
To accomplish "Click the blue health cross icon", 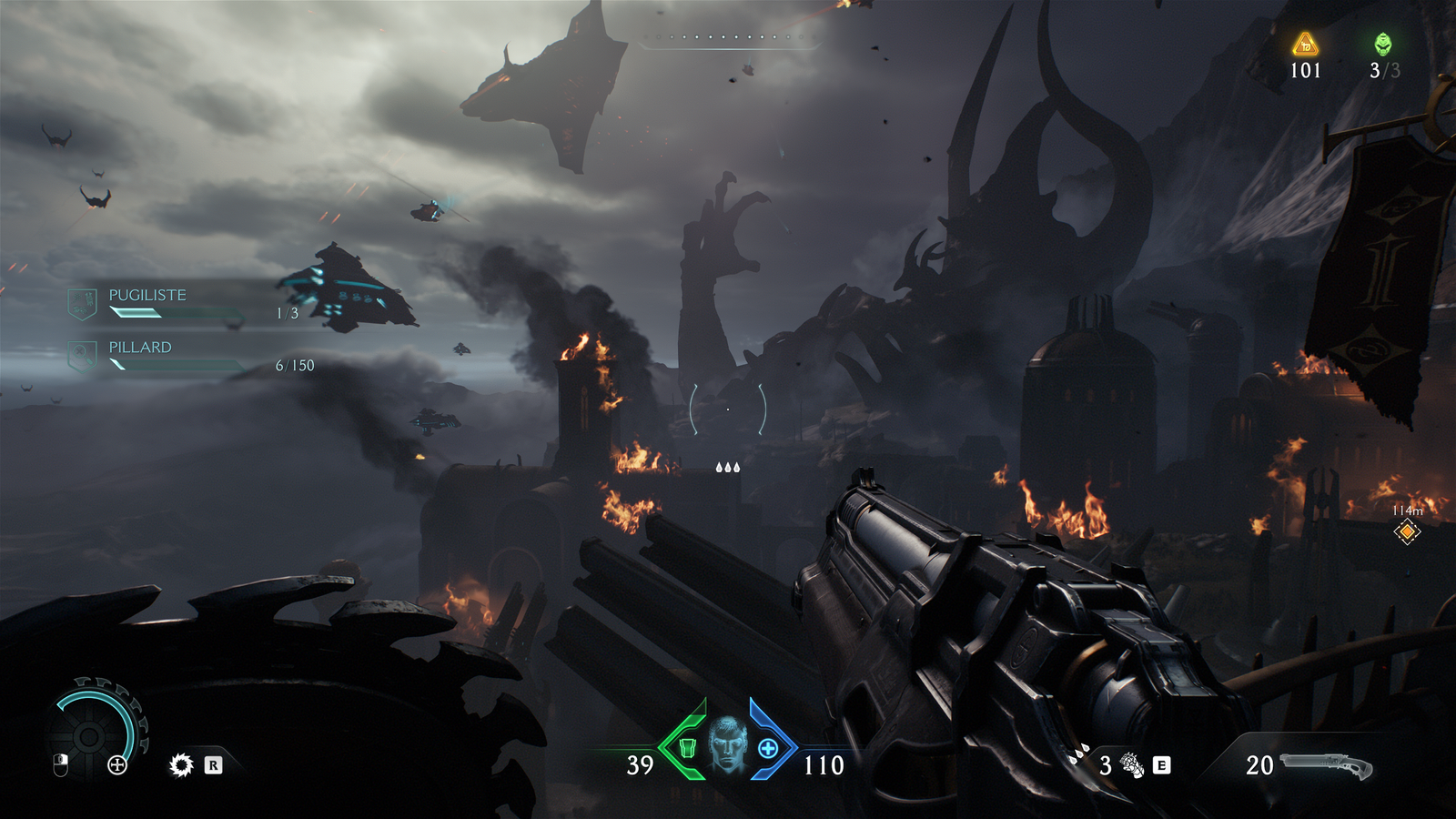I will [768, 748].
